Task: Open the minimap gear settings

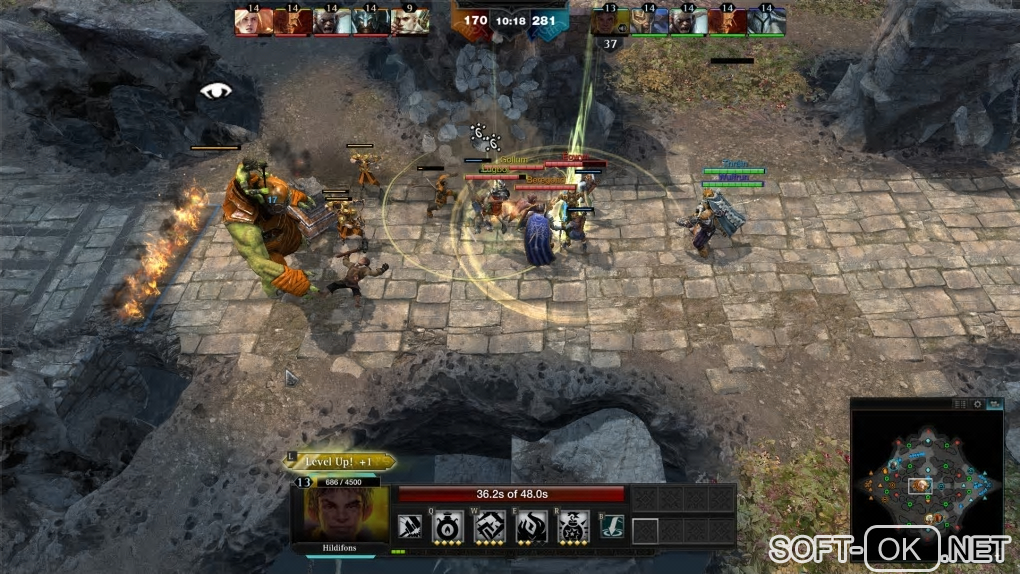Action: point(977,404)
